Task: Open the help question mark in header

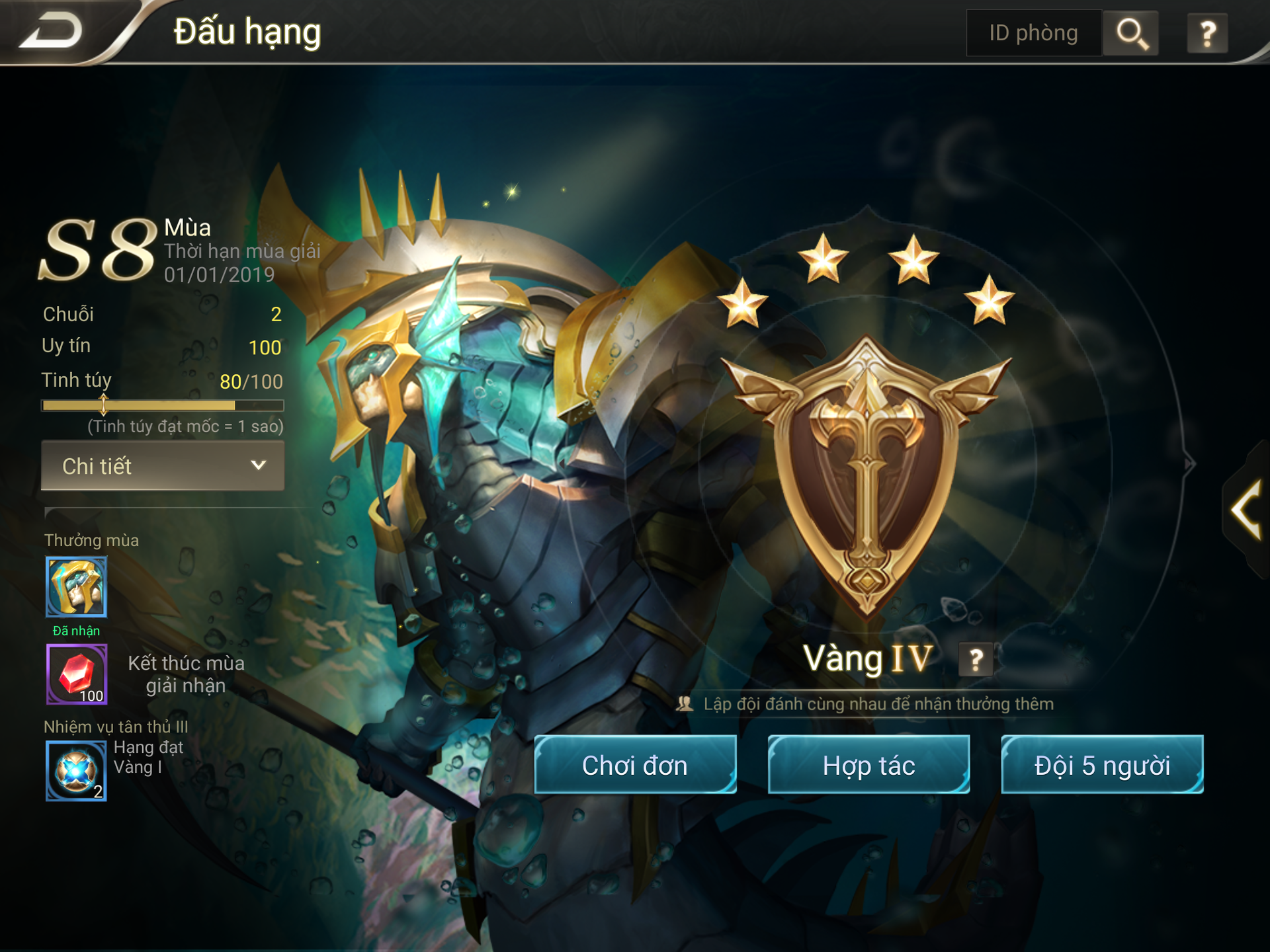Action: (x=1208, y=33)
